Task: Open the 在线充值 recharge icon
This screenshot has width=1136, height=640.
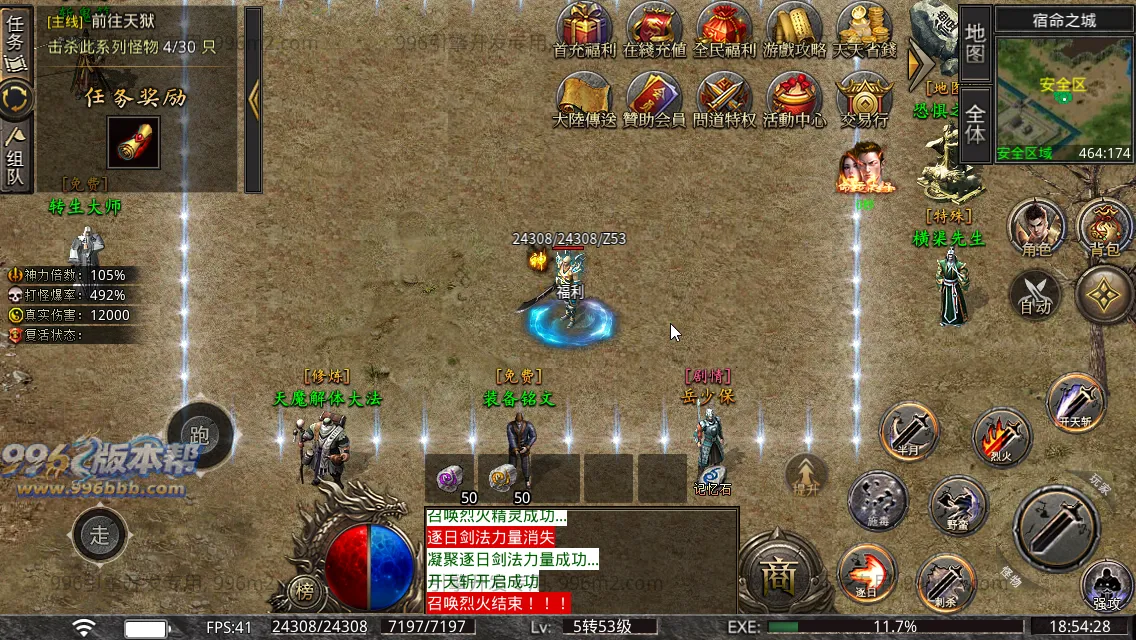Action: click(x=655, y=28)
